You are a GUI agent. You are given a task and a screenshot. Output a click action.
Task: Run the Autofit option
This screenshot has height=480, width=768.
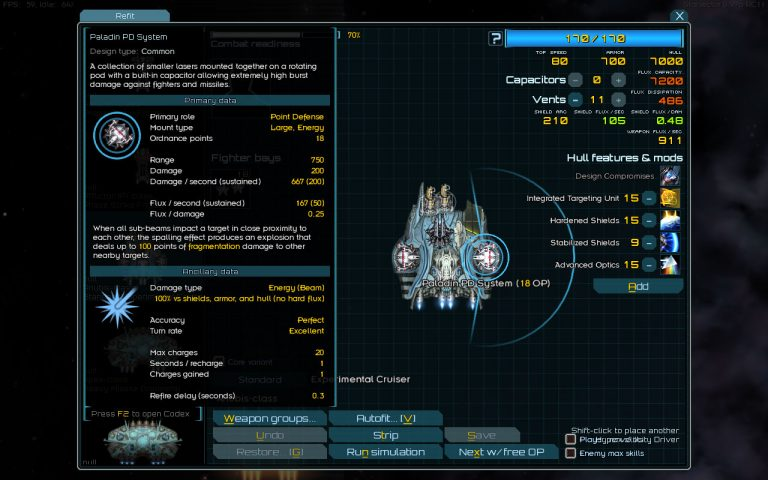(x=384, y=418)
